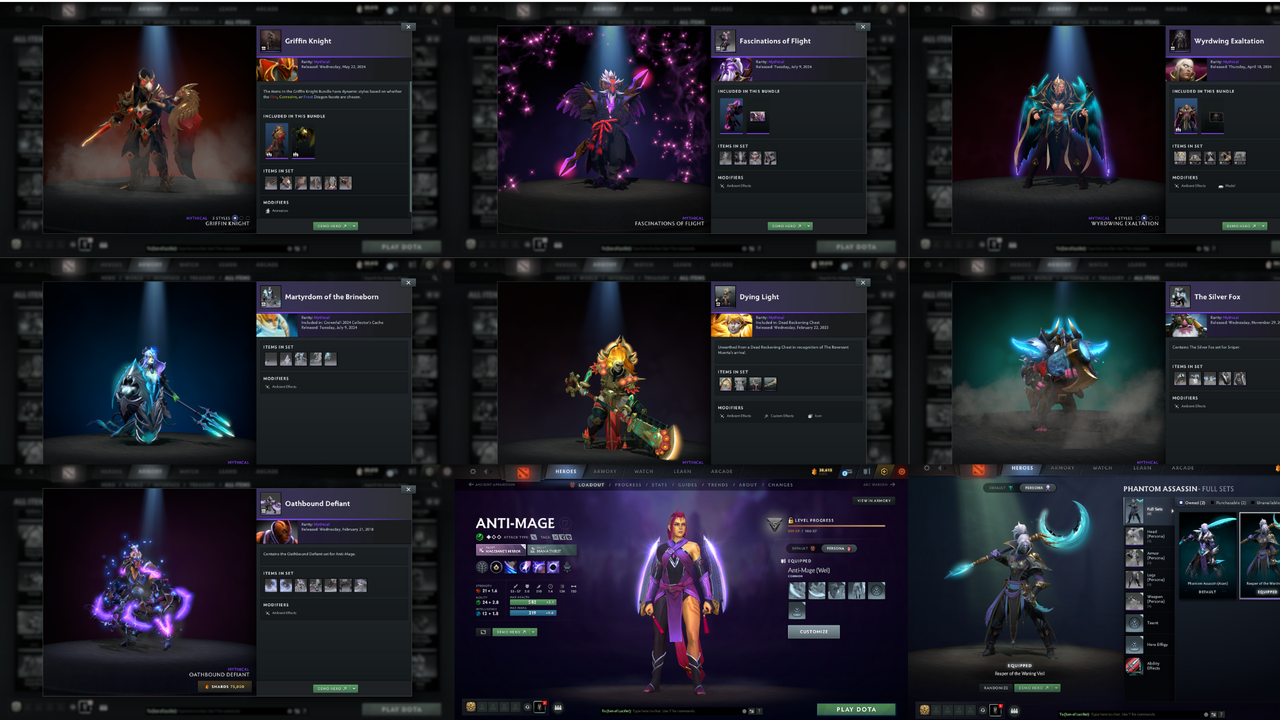
Task: Expand the Full Sets category arrow
Action: click(1171, 511)
